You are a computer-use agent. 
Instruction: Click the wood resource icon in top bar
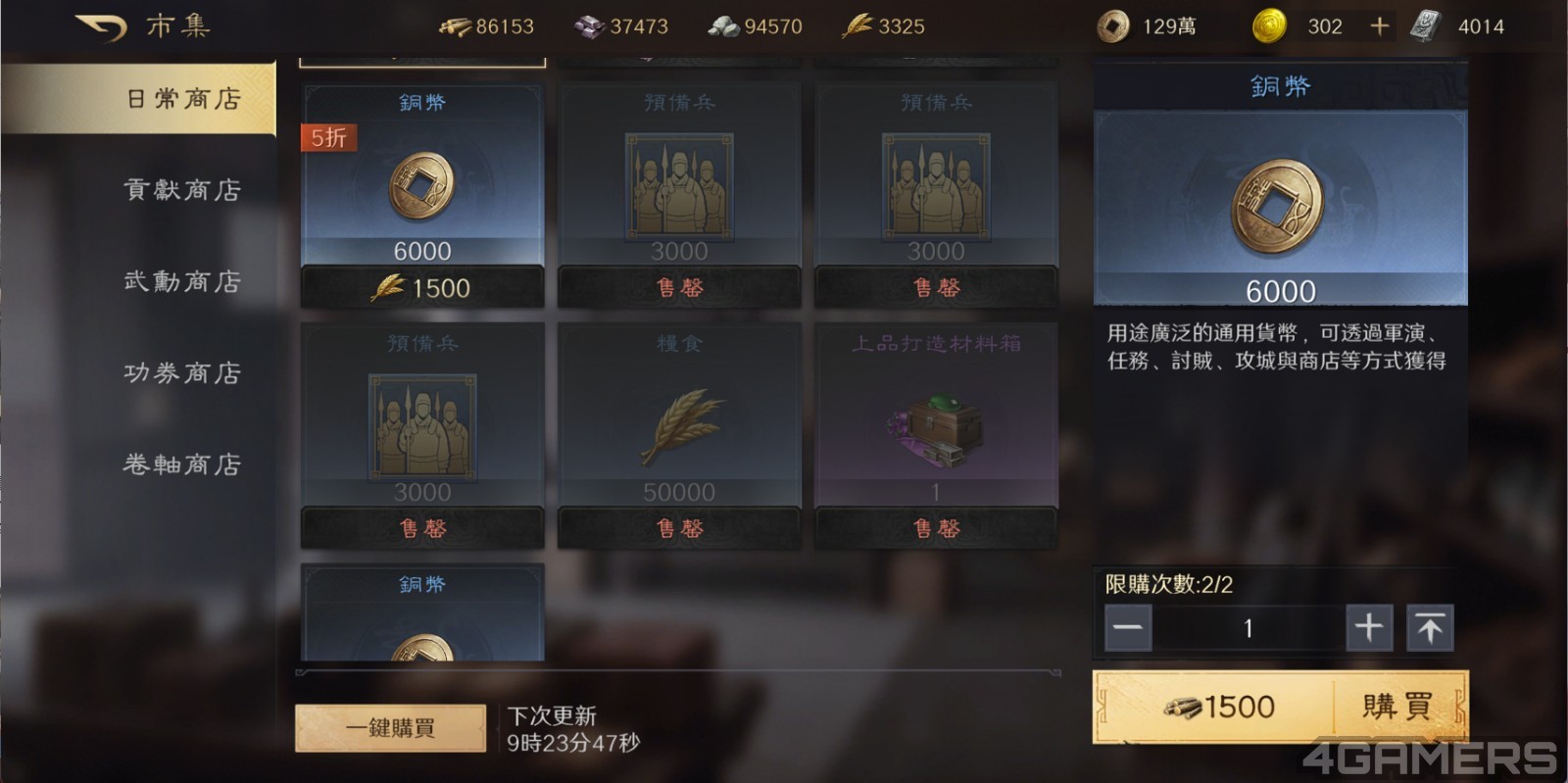(456, 25)
